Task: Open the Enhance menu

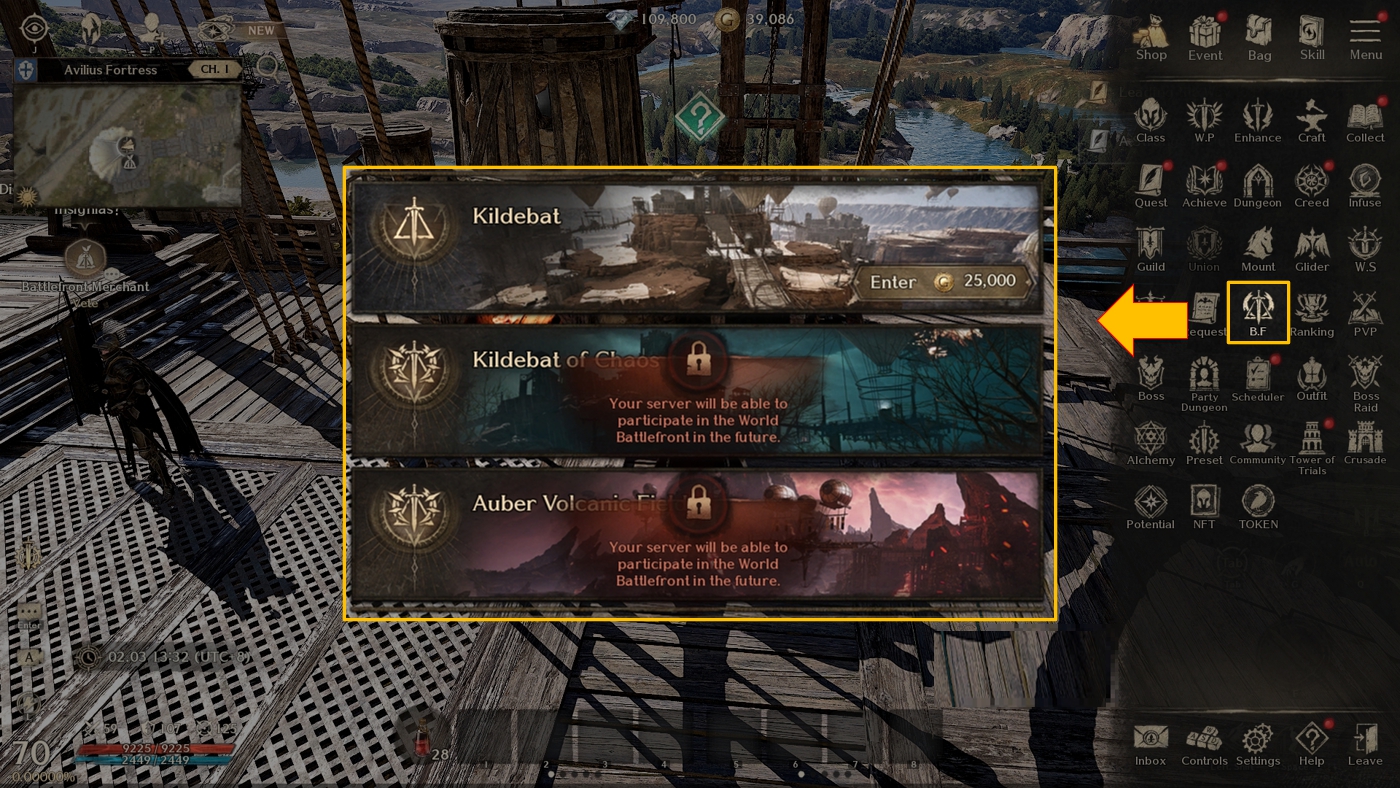Action: [1257, 120]
